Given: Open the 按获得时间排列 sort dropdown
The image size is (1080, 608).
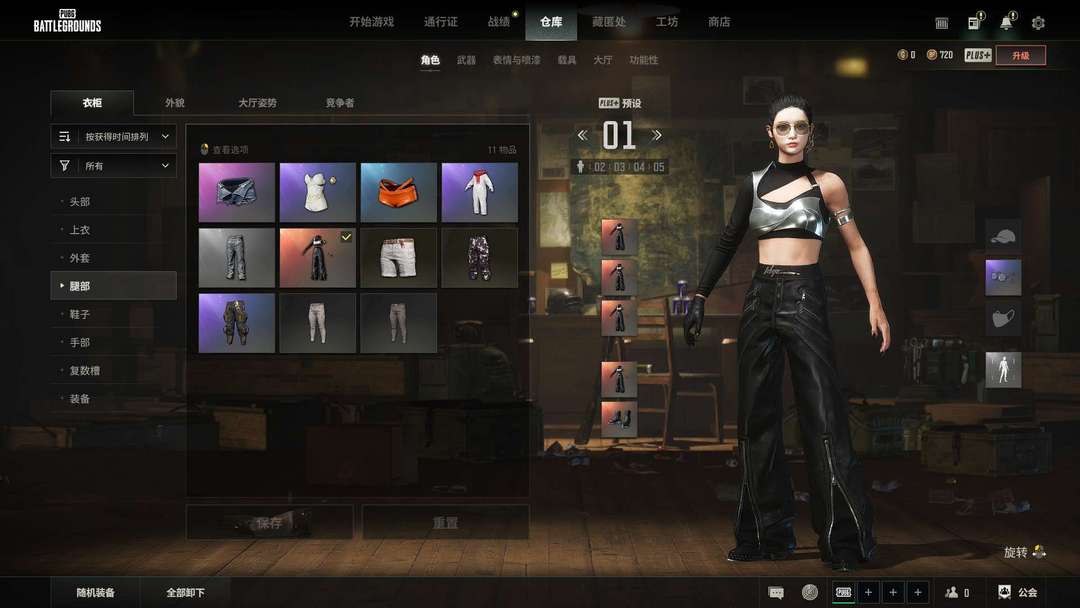Looking at the screenshot, I should [x=114, y=136].
